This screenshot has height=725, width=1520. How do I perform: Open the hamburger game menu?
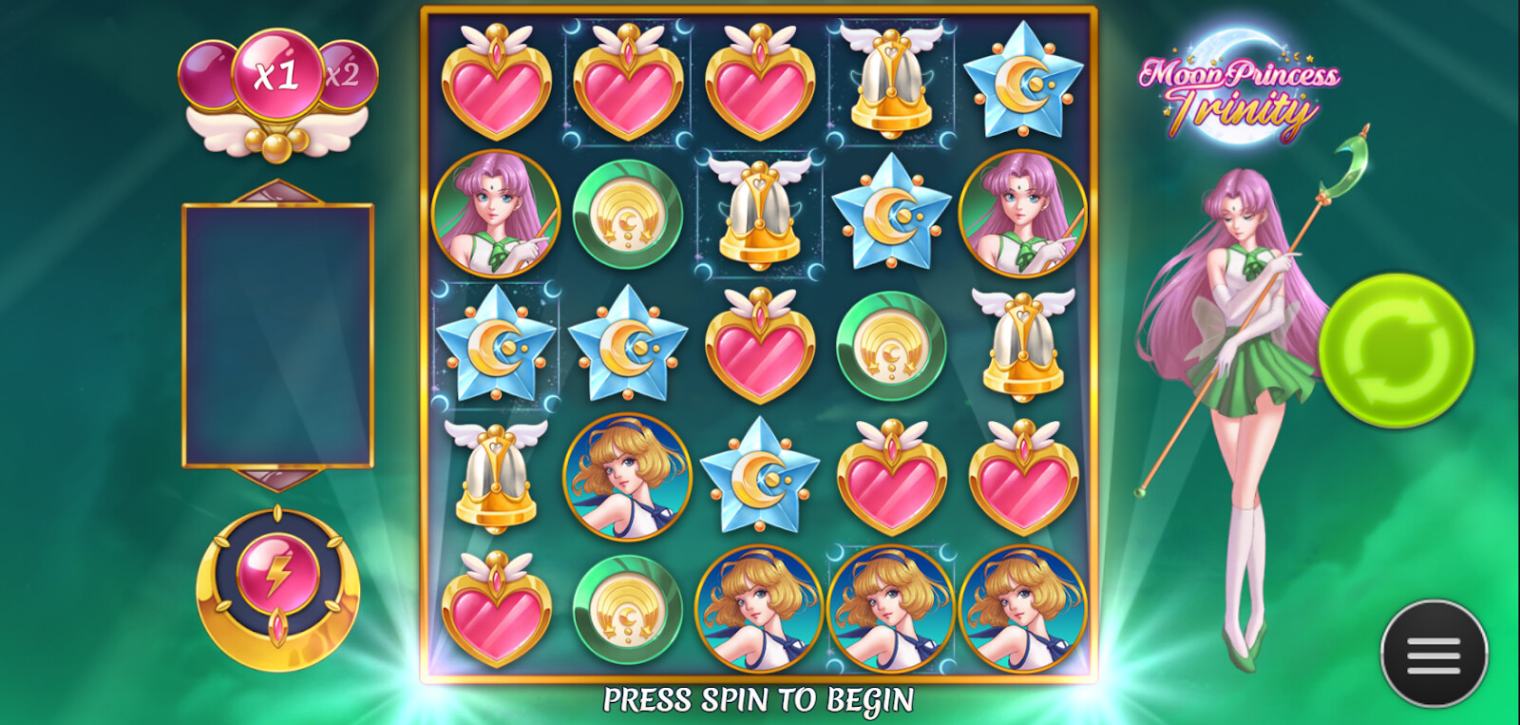[x=1432, y=651]
